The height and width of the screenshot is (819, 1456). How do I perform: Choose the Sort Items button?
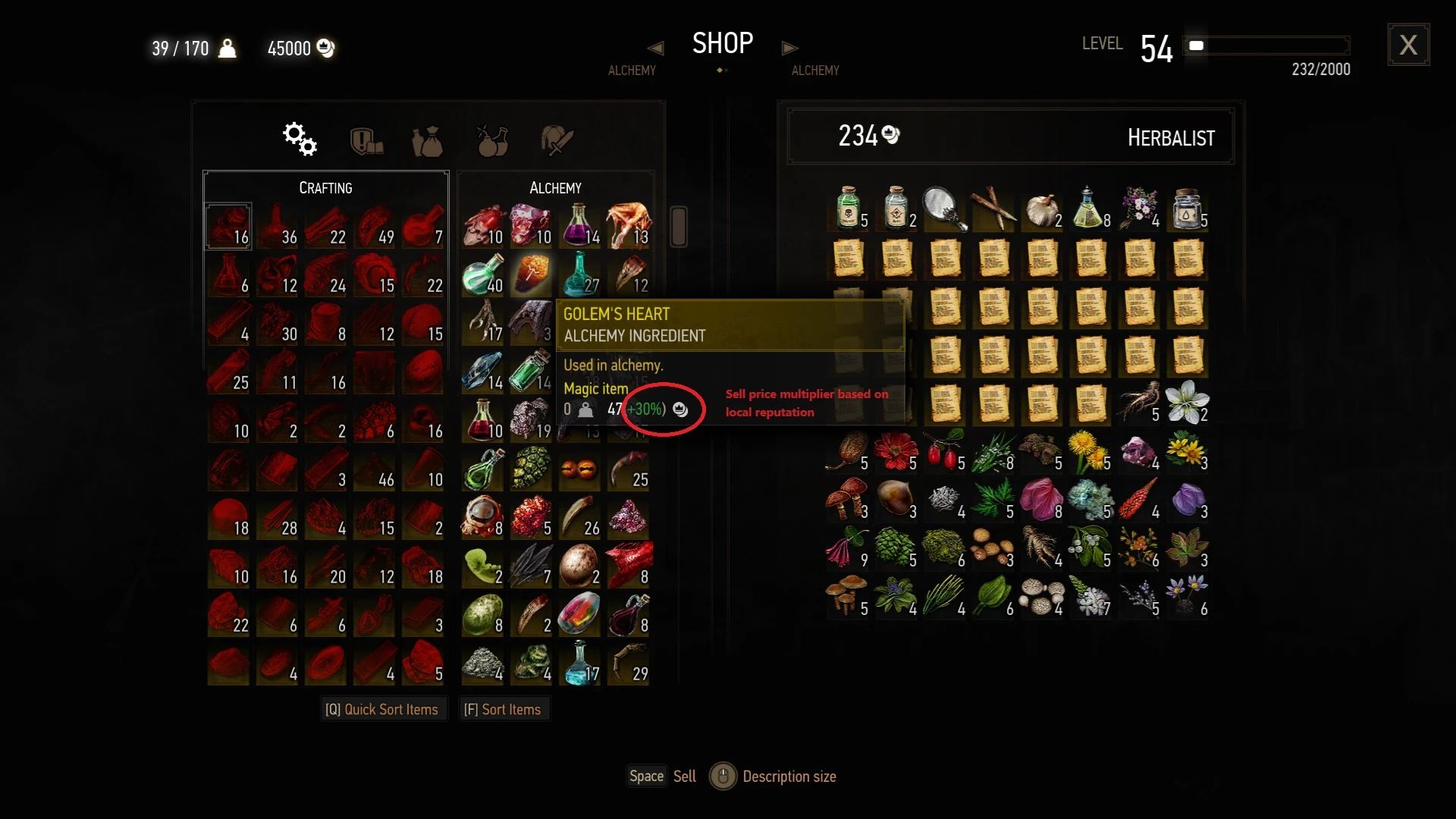(503, 710)
